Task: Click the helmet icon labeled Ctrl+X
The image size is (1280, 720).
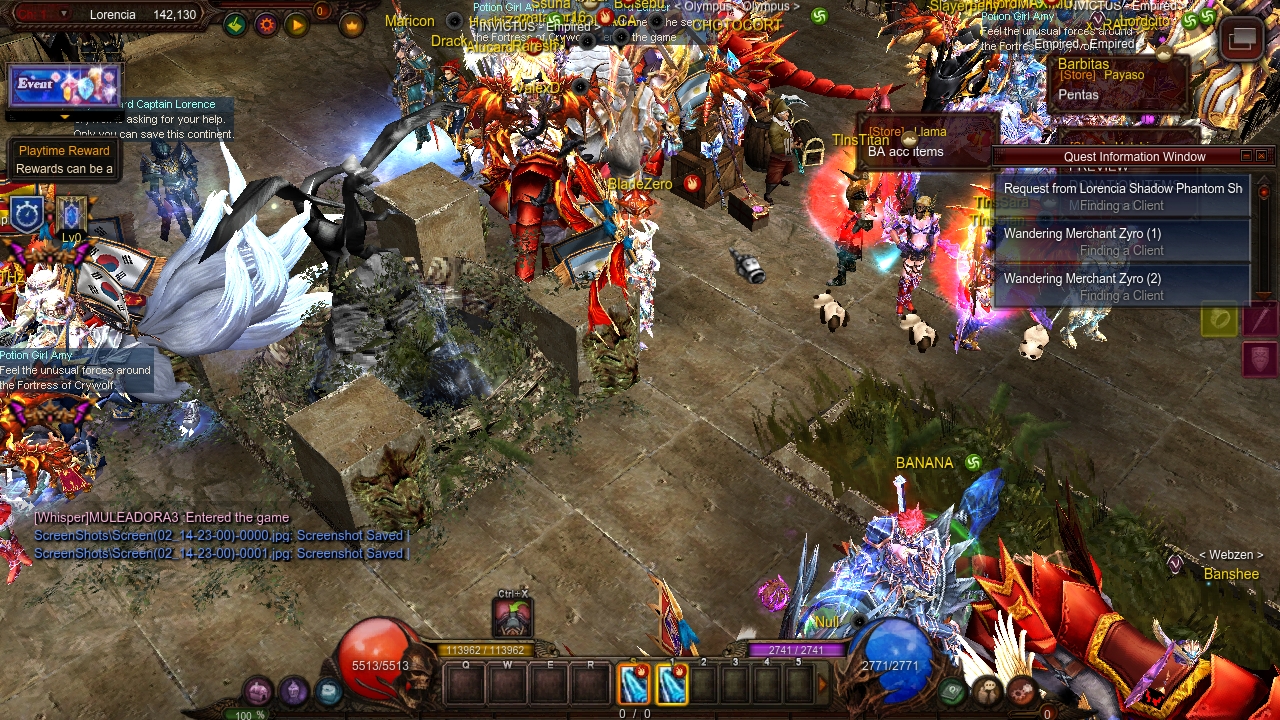Action: (512, 617)
